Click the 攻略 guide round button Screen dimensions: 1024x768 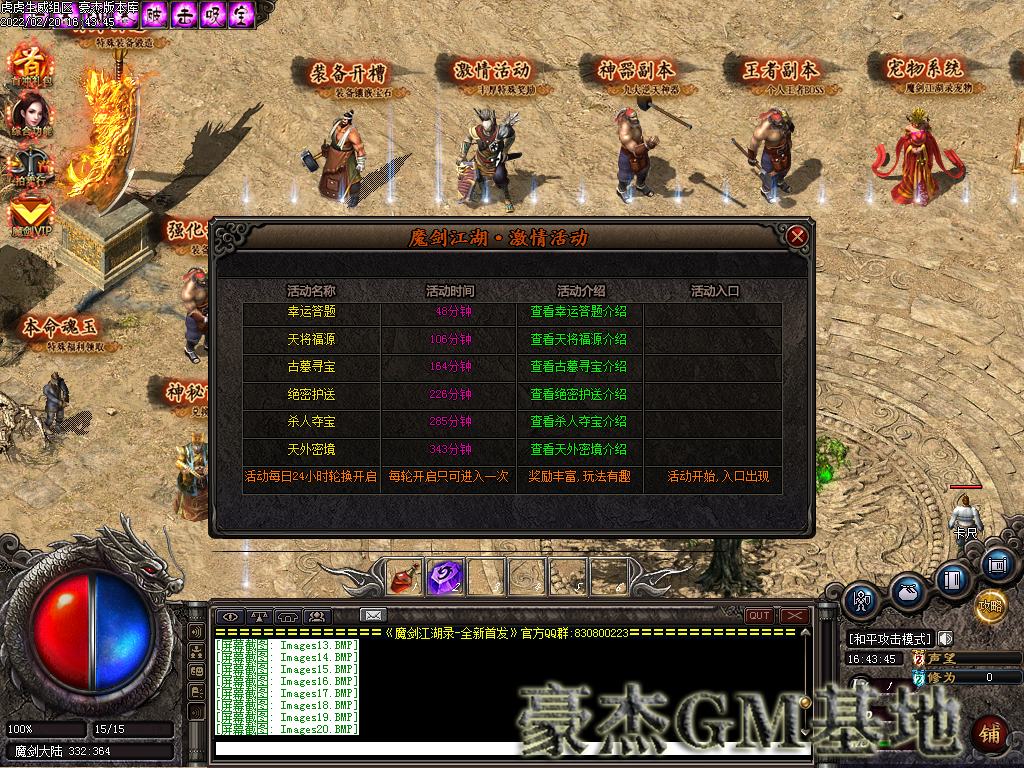[x=990, y=605]
